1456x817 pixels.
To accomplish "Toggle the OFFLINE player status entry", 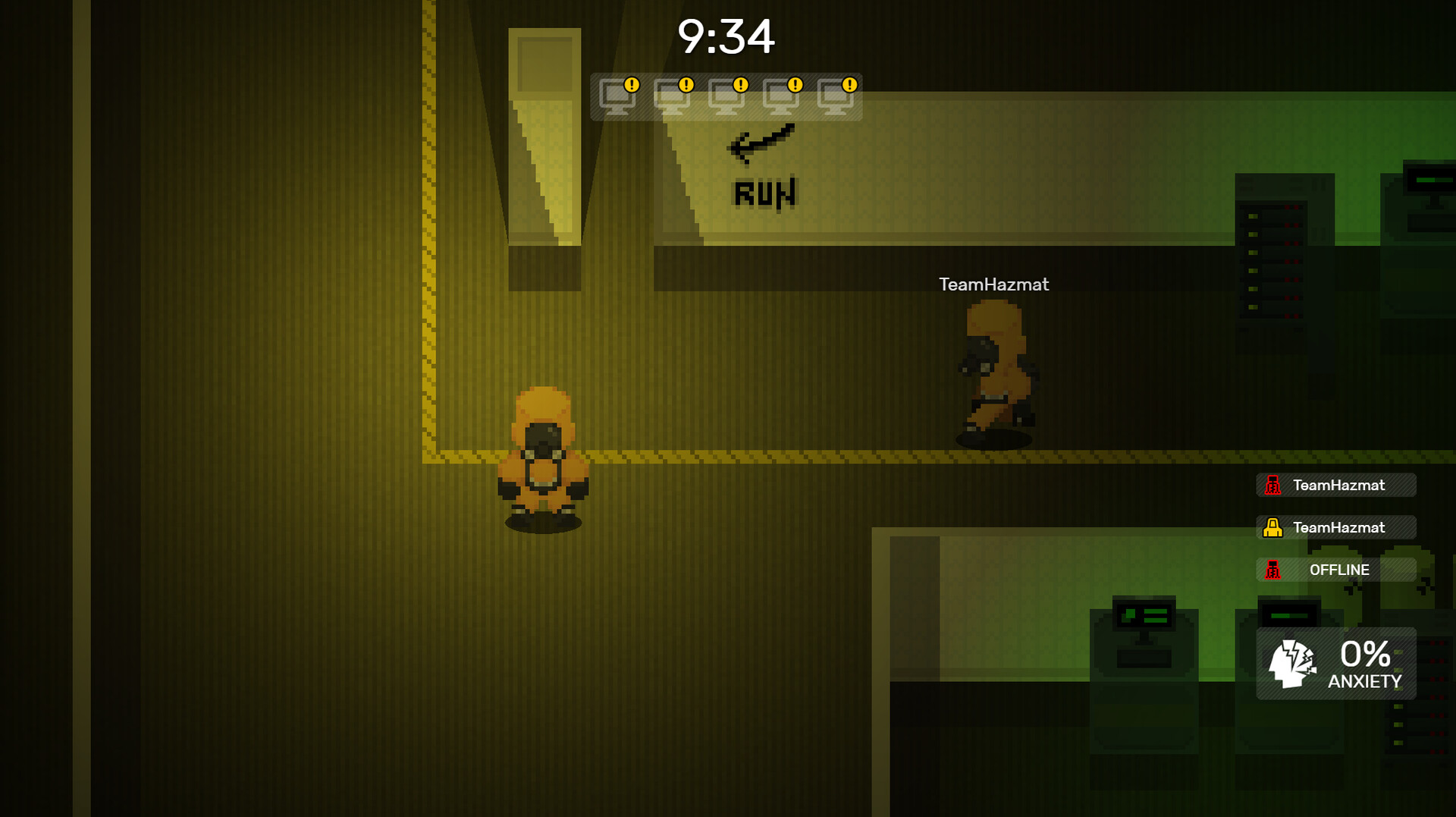I will click(1336, 570).
